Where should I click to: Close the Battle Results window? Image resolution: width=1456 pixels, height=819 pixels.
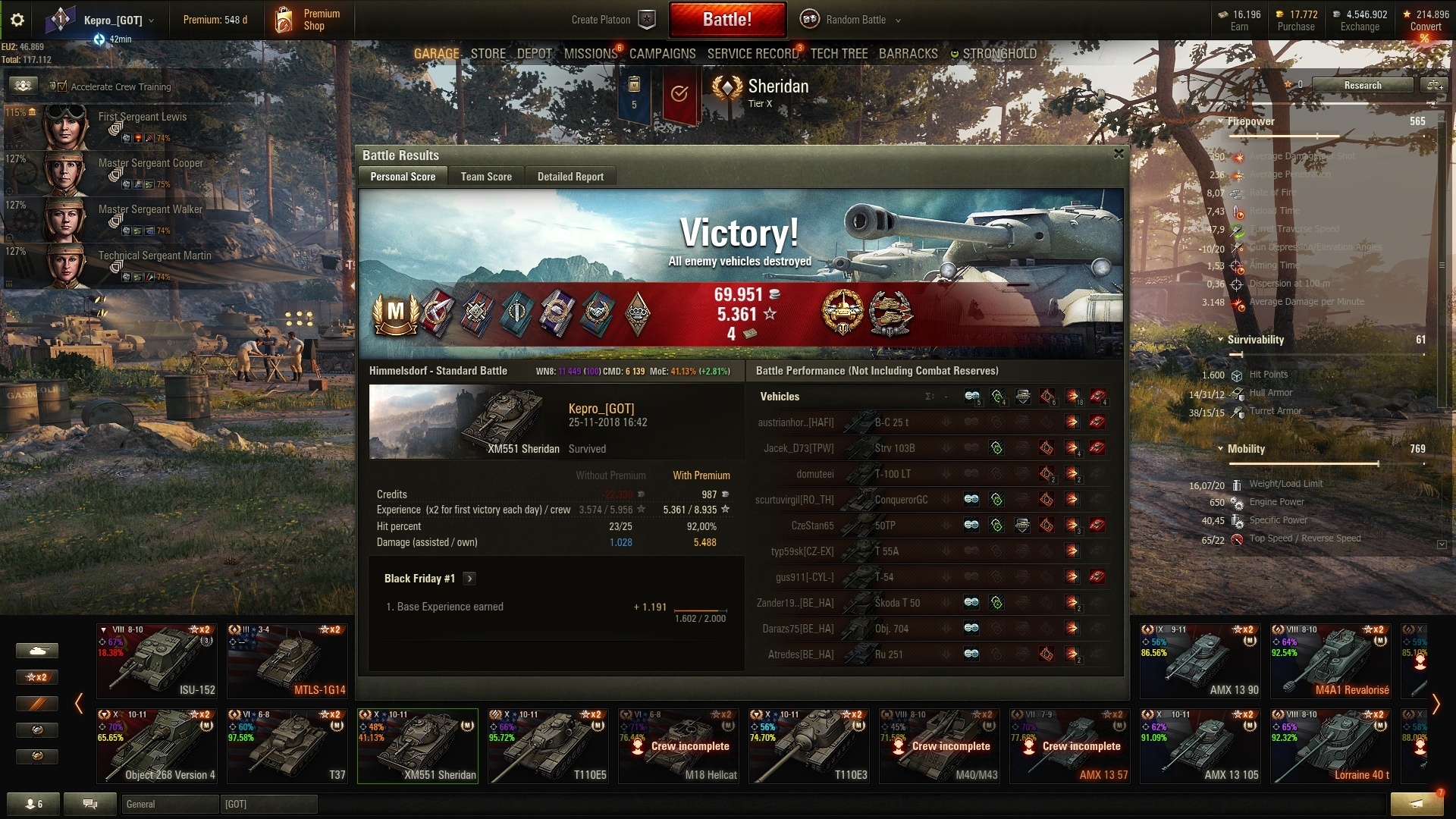(1119, 154)
